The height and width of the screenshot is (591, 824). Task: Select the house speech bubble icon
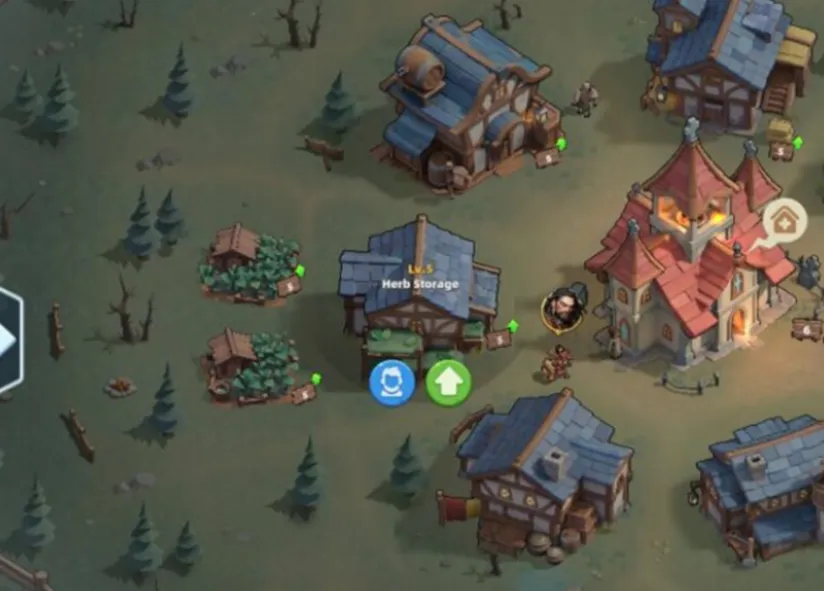click(x=785, y=223)
